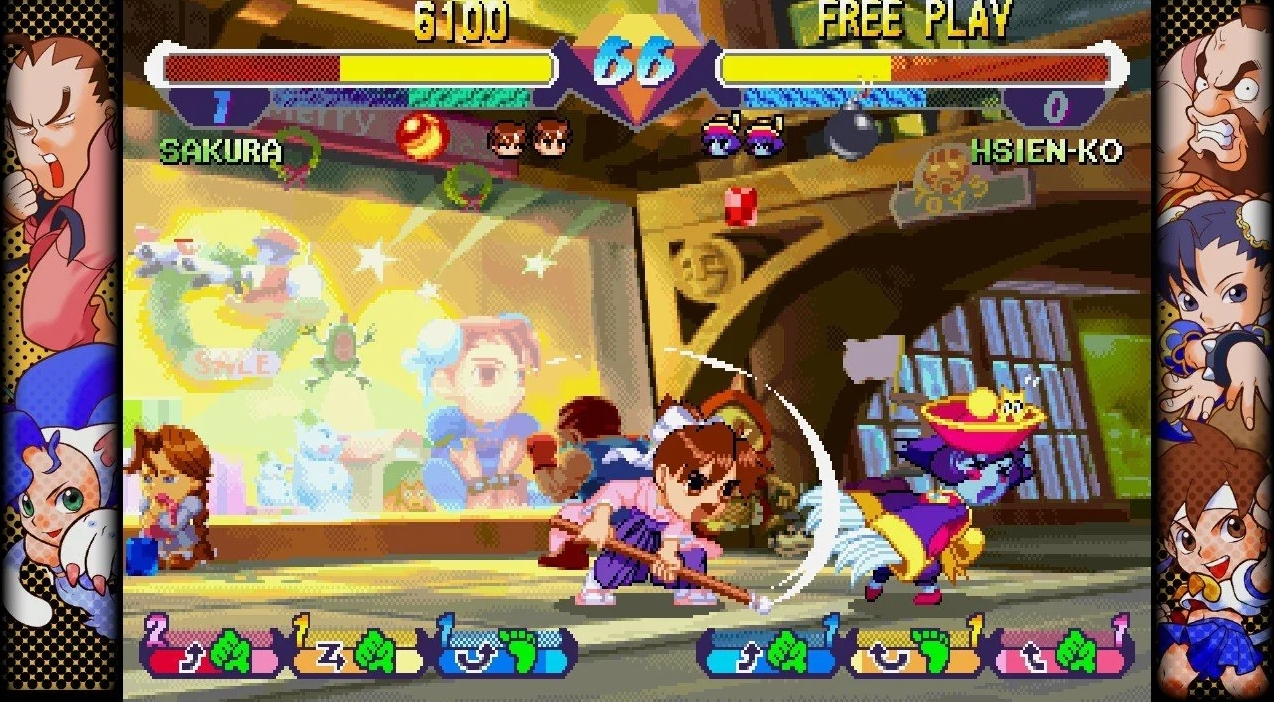Click Sakura's red fire orb item icon

pyautogui.click(x=422, y=136)
